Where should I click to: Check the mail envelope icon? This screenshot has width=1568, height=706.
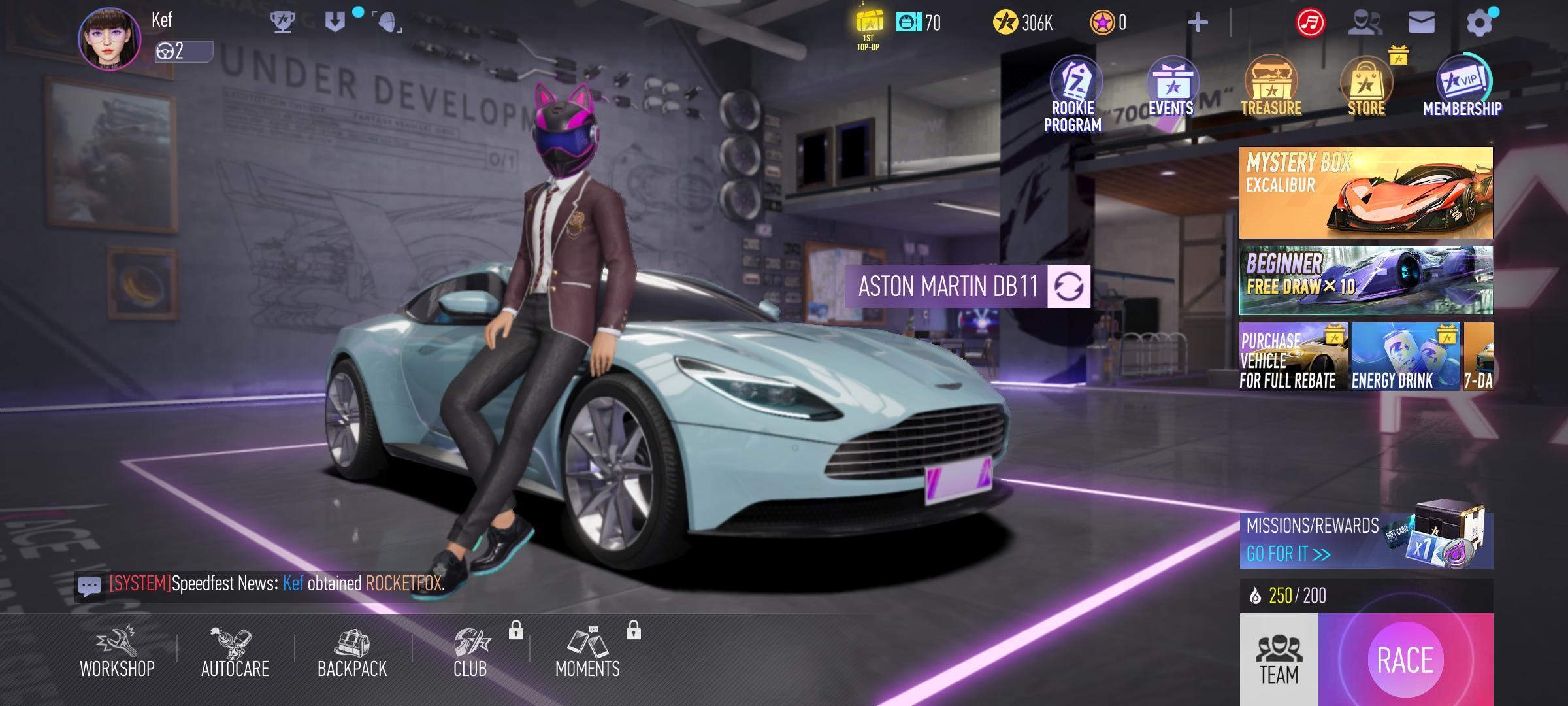(1422, 23)
